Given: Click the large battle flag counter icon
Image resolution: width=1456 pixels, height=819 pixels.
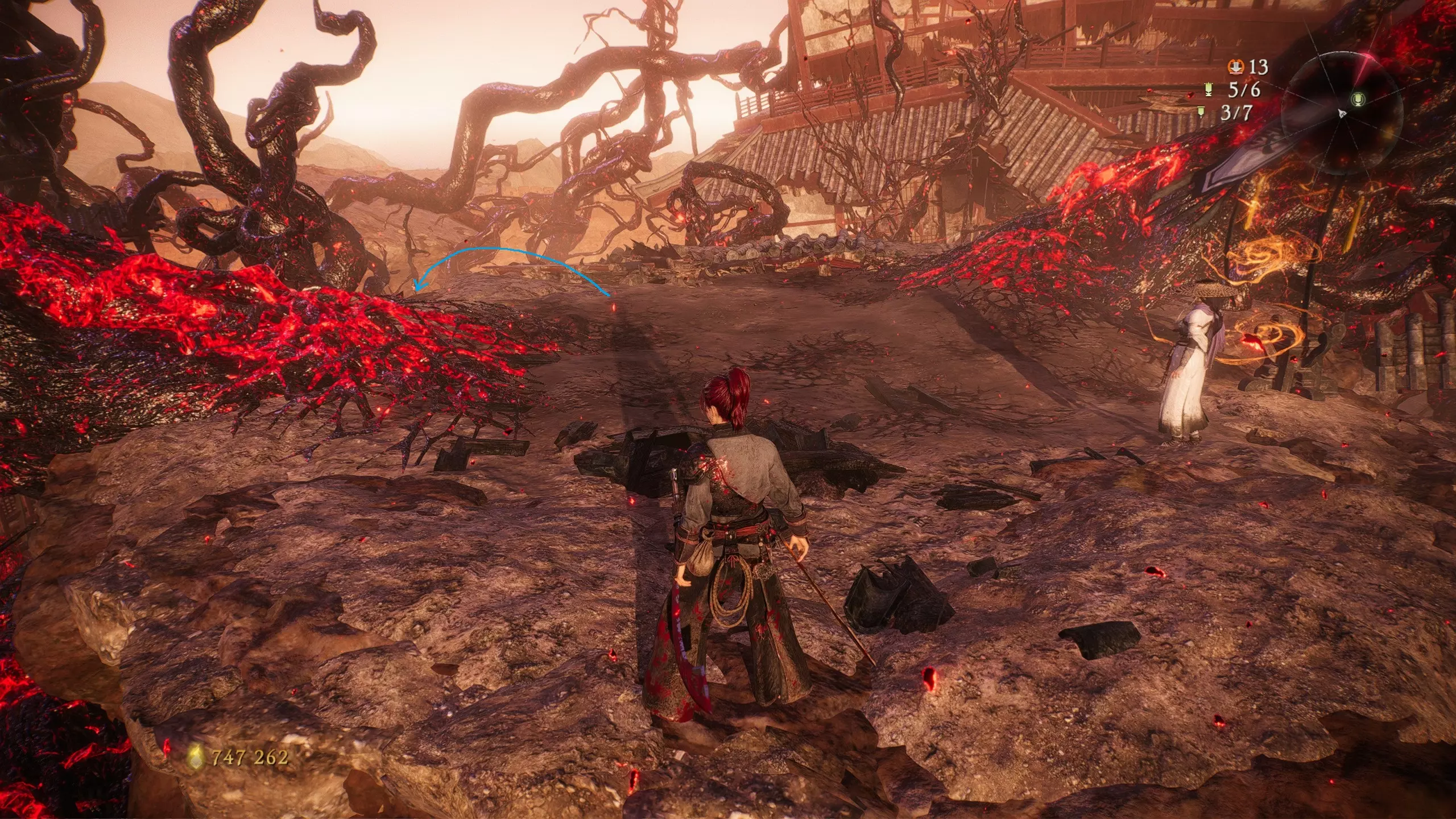Looking at the screenshot, I should pyautogui.click(x=1209, y=89).
